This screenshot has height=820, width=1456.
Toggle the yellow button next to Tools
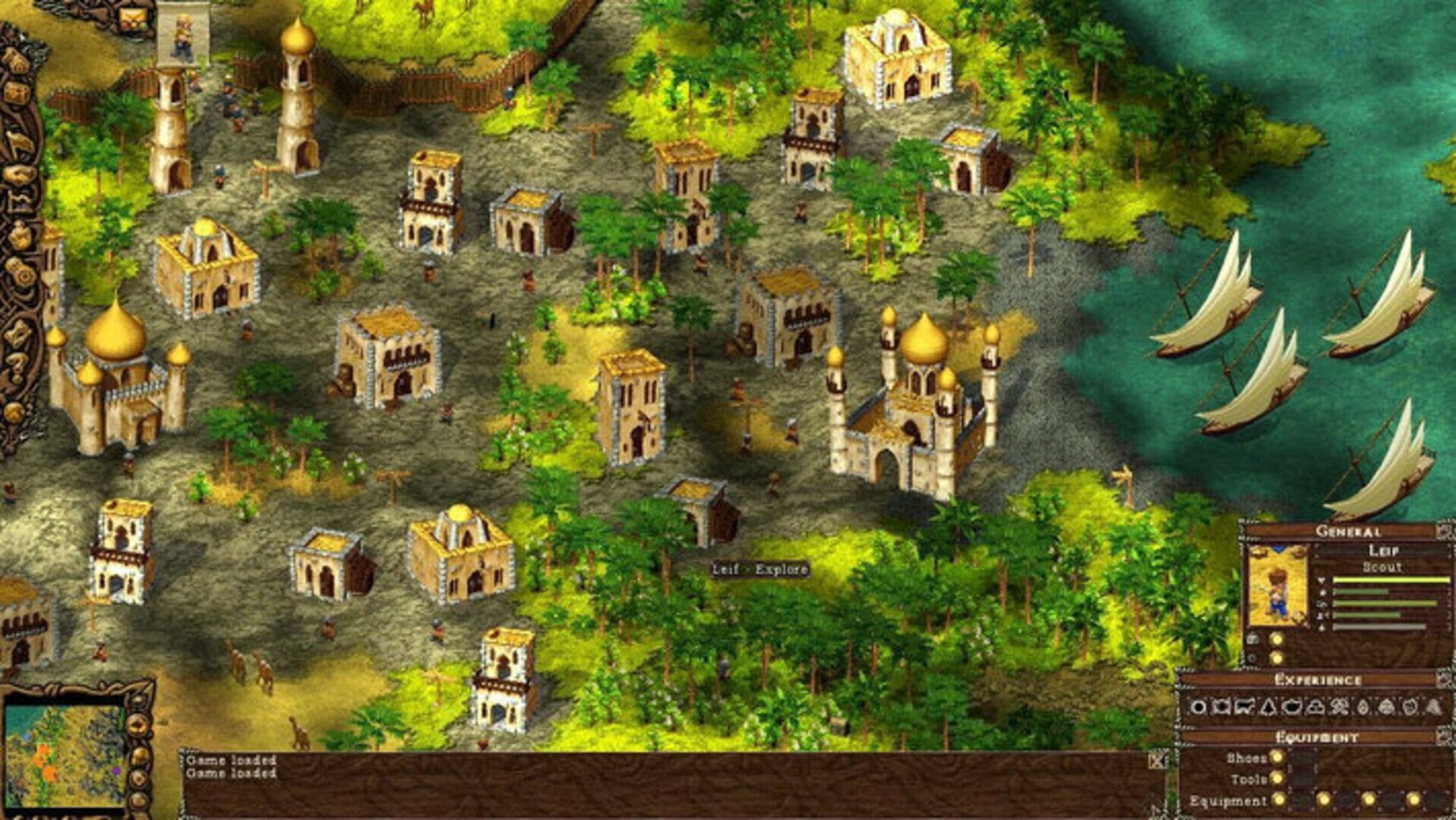tap(1277, 777)
